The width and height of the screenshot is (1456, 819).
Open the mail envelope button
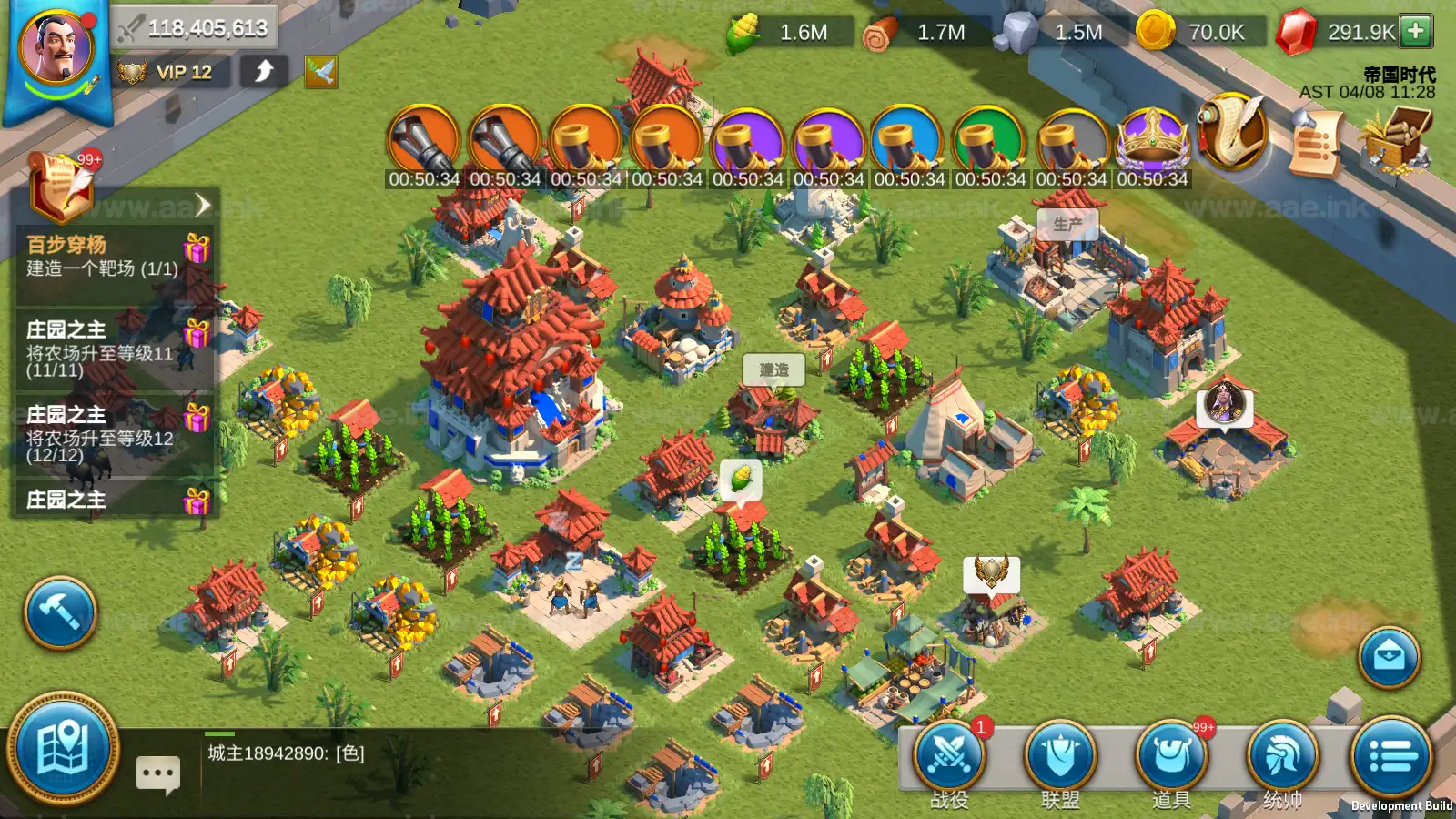pyautogui.click(x=1389, y=655)
